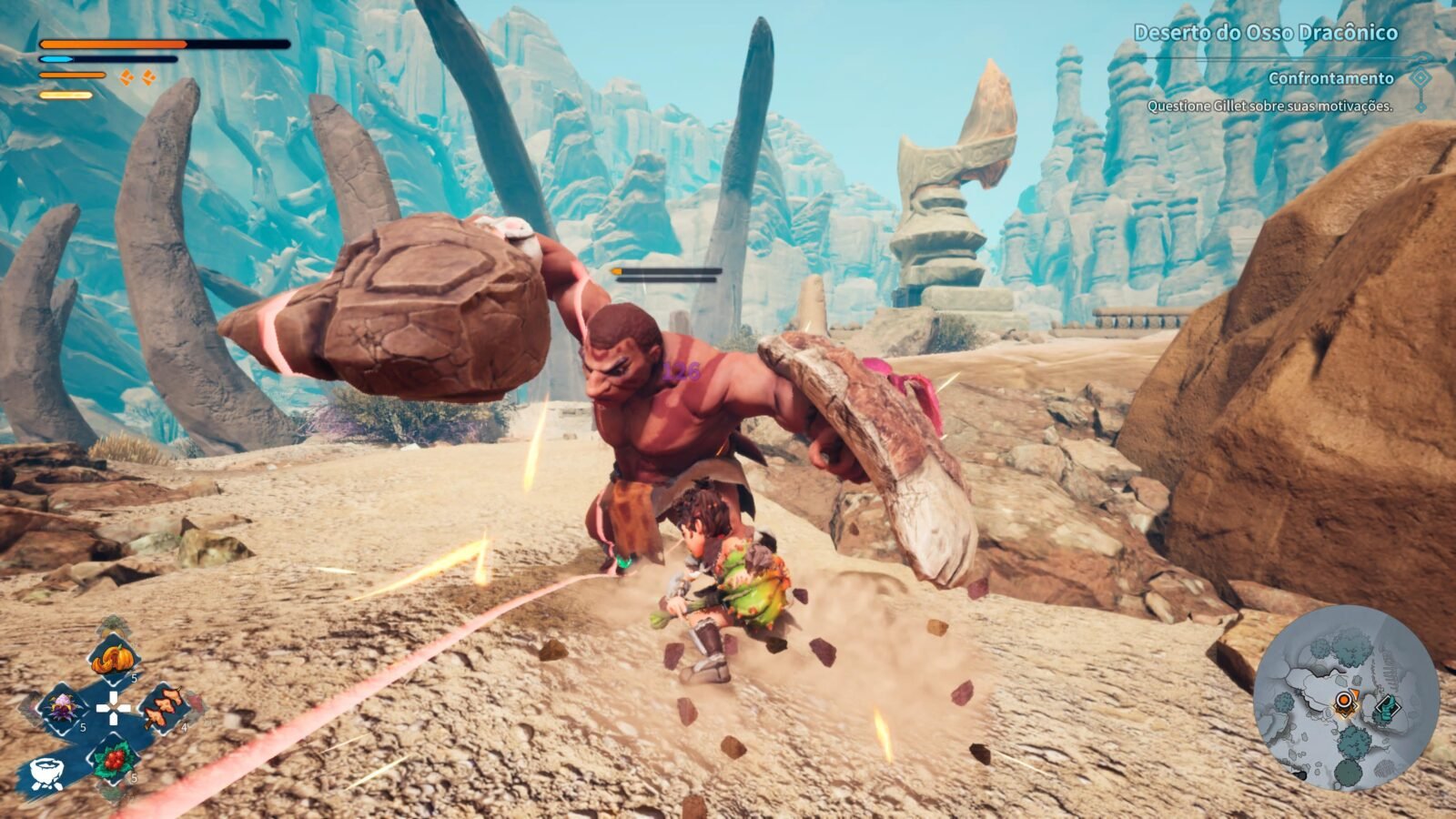Screen dimensions: 1456x819
Task: Select the orange player marker on minimap
Action: click(x=1345, y=703)
